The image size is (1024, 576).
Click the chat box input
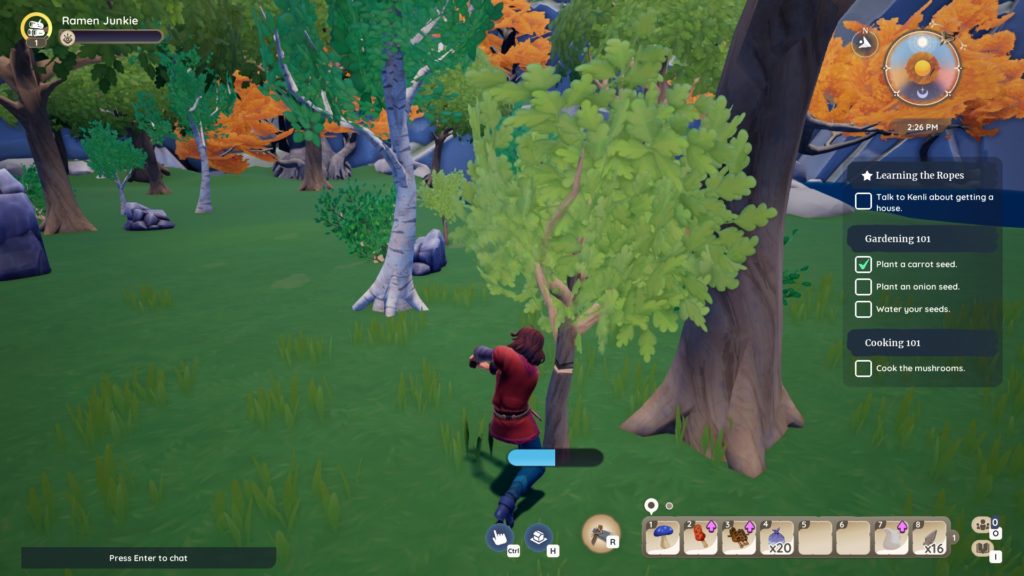[x=148, y=557]
